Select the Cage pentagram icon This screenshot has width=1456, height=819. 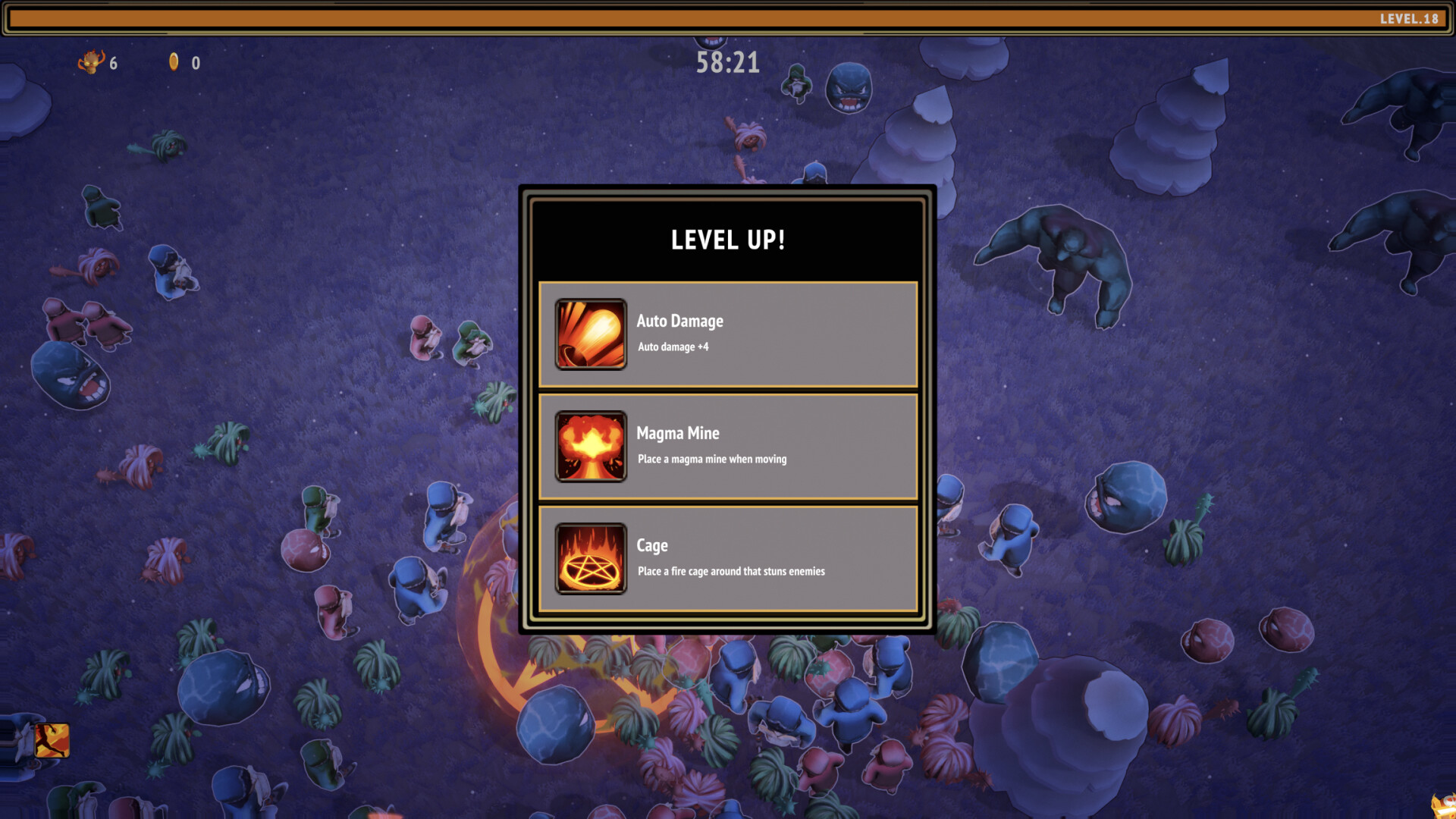591,559
